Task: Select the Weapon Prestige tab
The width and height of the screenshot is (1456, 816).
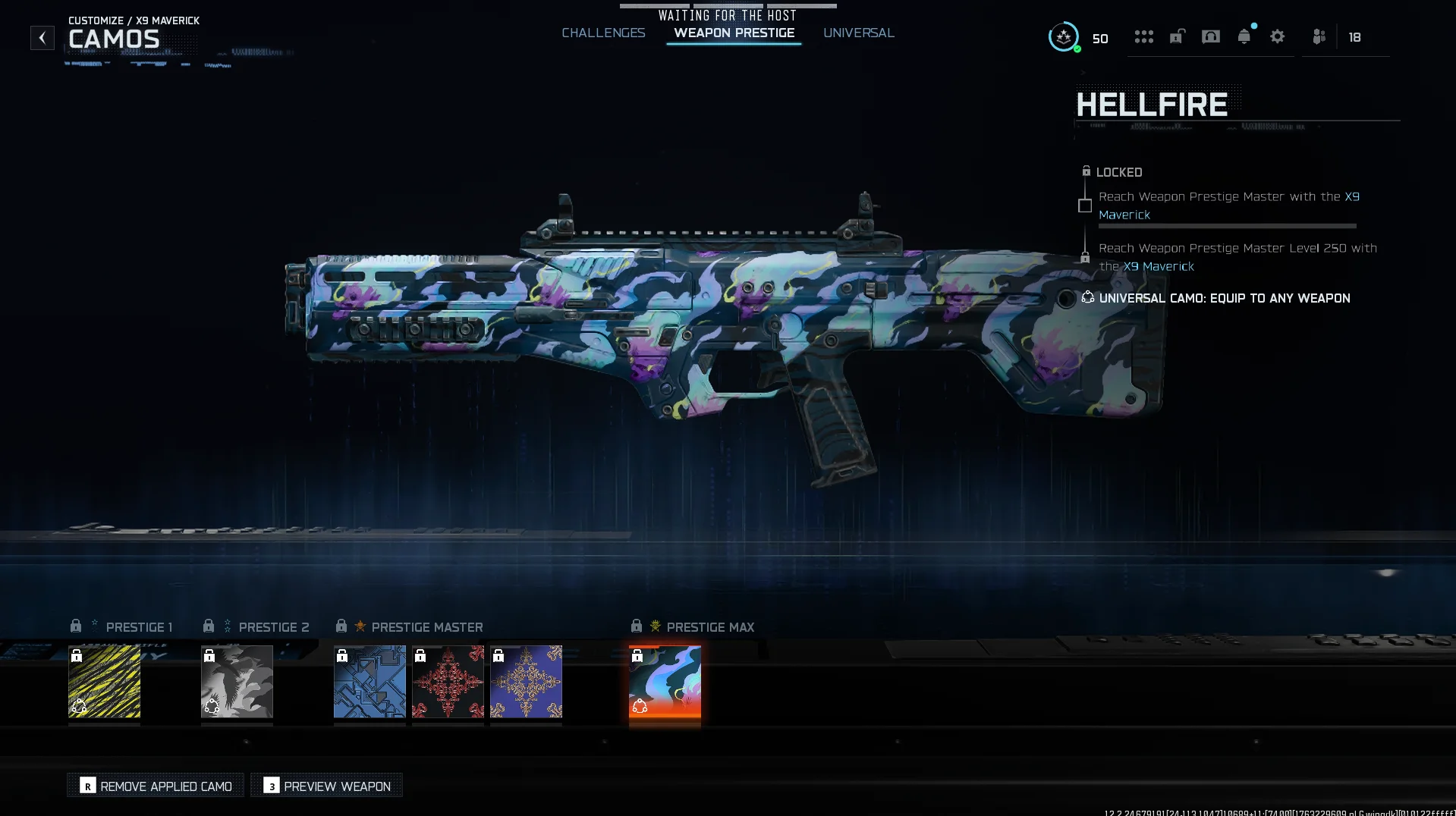Action: 734,33
